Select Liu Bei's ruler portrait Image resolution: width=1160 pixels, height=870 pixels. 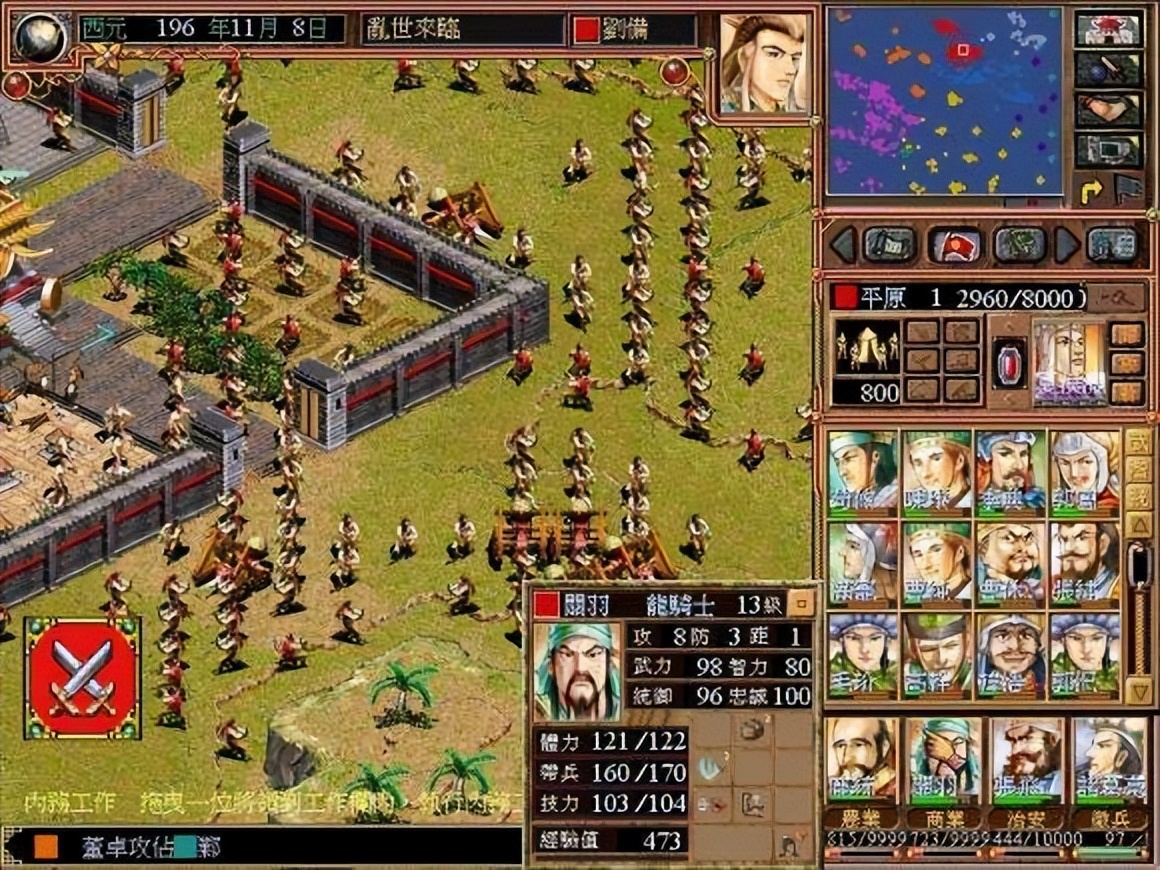pyautogui.click(x=764, y=64)
